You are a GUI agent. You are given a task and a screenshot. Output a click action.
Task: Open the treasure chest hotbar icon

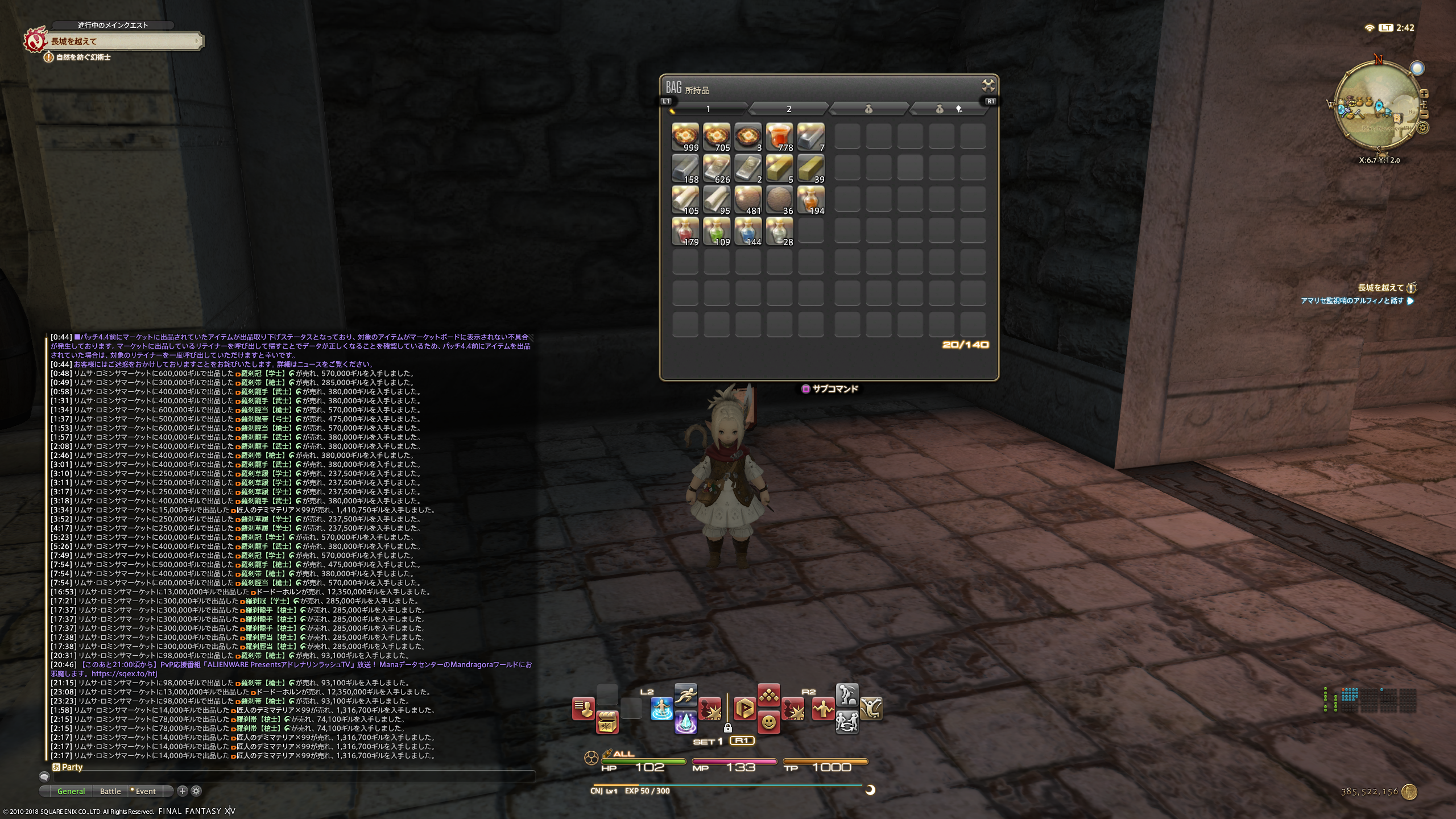pos(607,722)
